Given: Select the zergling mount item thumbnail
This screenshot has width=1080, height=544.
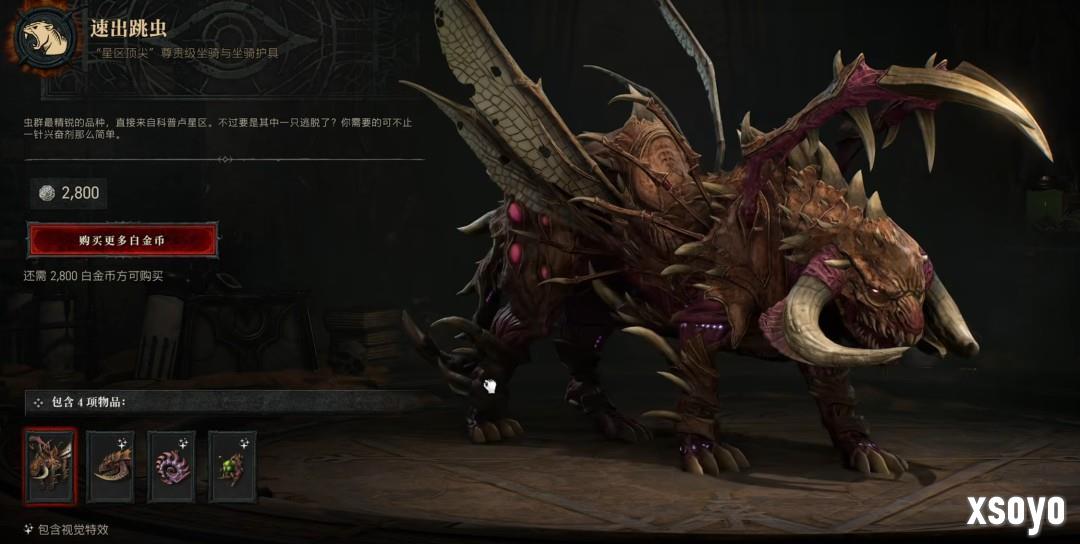Looking at the screenshot, I should pyautogui.click(x=50, y=466).
